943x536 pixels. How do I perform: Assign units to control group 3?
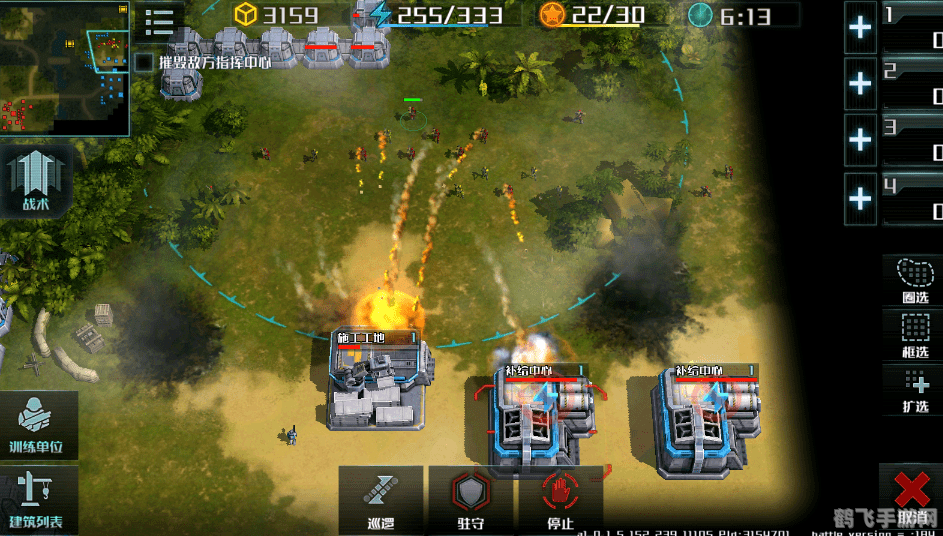860,141
